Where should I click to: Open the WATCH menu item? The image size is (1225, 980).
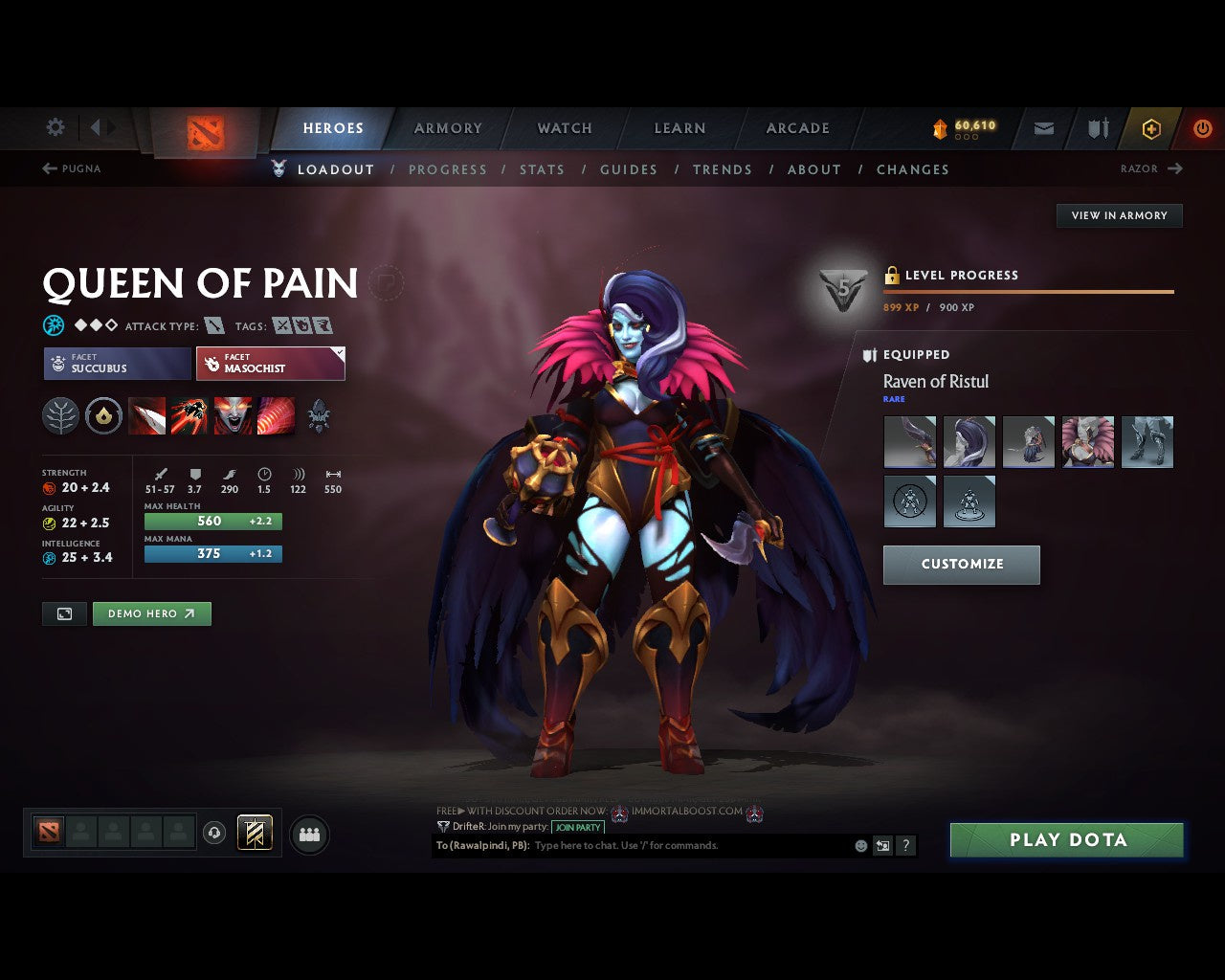564,127
